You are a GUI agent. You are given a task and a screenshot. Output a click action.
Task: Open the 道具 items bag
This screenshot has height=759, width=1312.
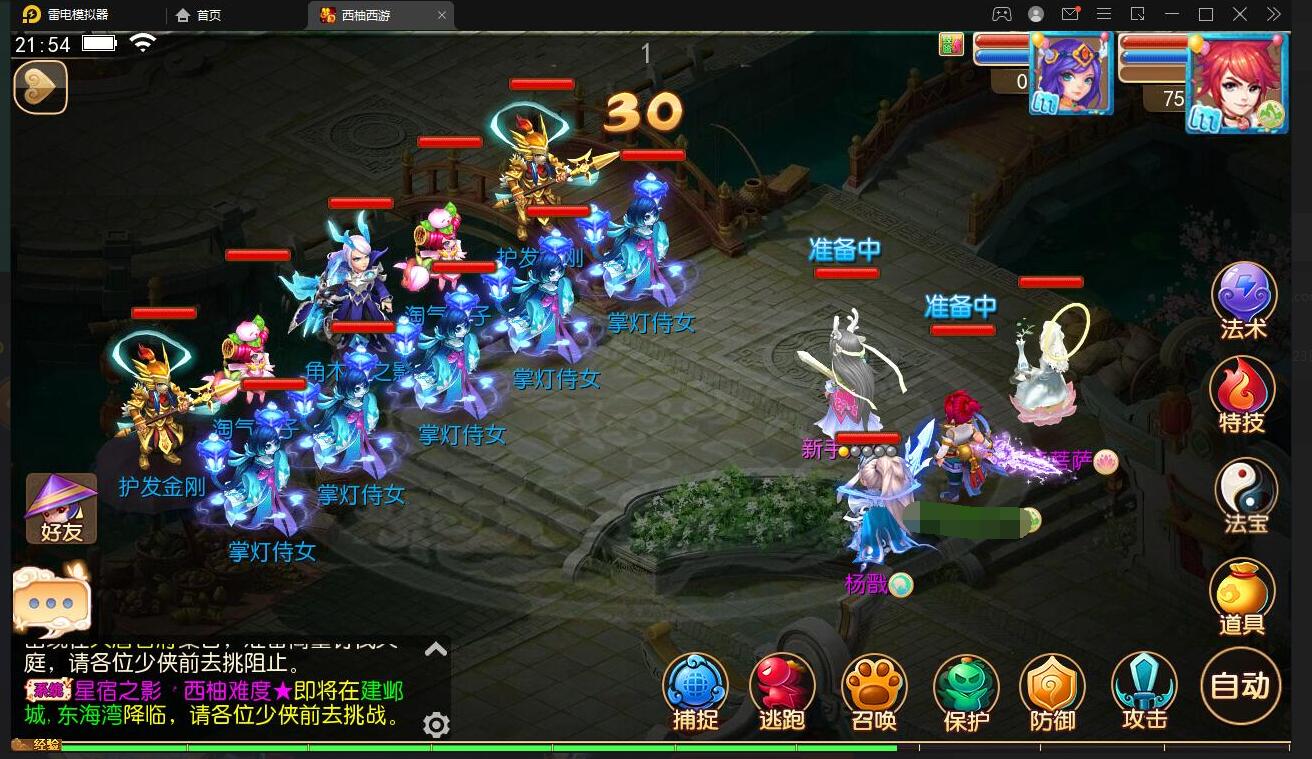click(1242, 596)
